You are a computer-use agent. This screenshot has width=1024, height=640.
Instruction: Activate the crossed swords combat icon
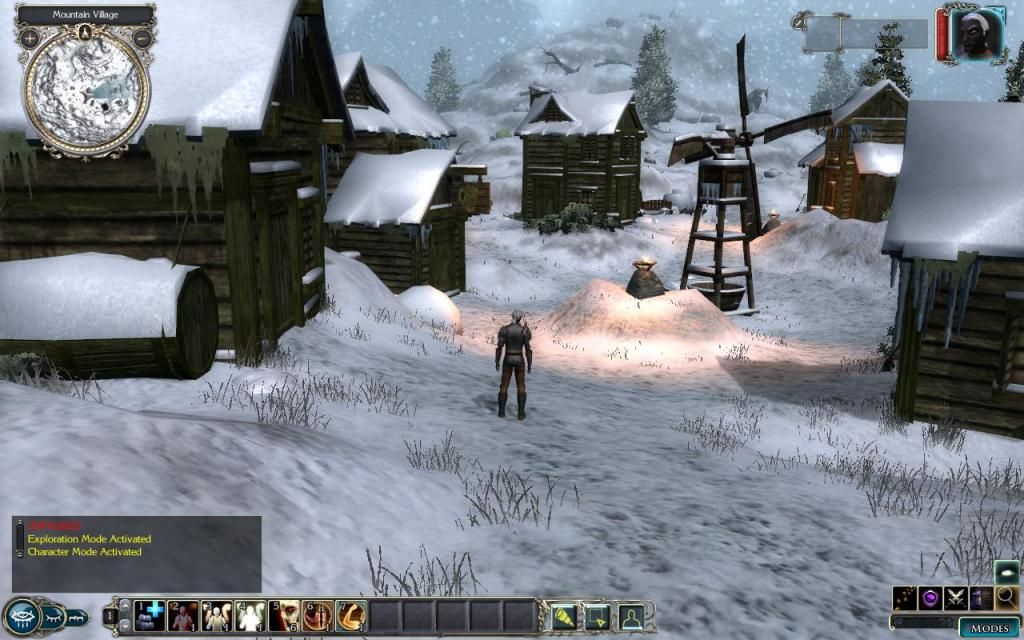coord(956,598)
